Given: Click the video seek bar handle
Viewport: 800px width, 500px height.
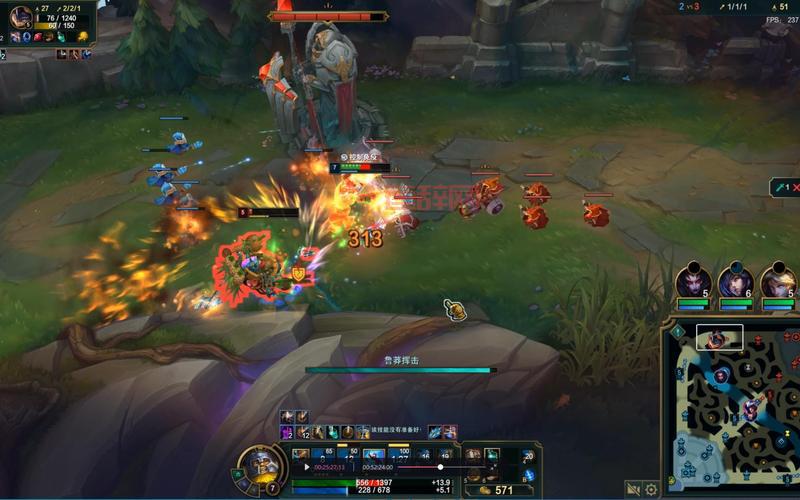Looking at the screenshot, I should coord(440,467).
